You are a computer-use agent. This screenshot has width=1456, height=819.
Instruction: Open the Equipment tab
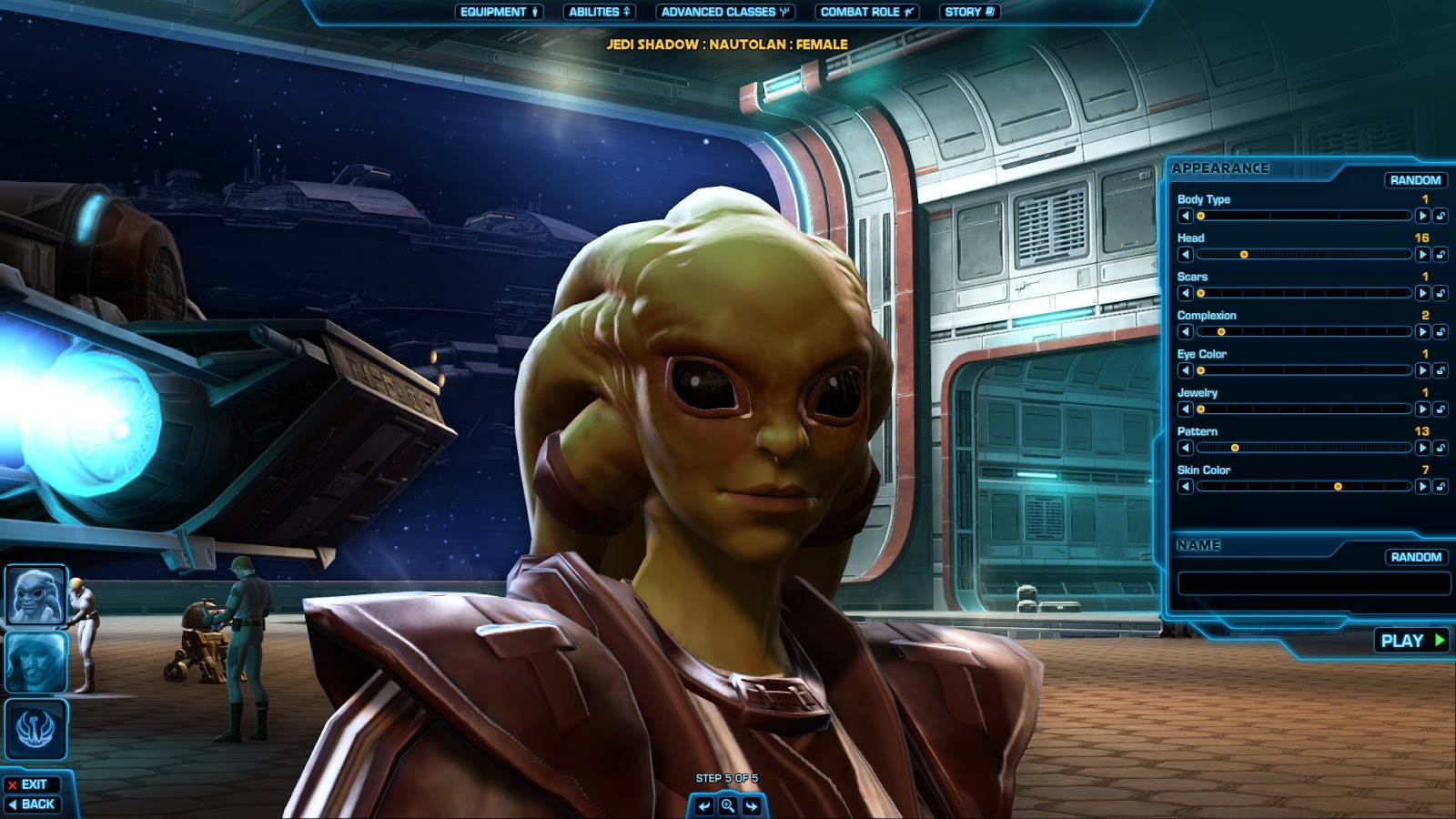pos(497,13)
